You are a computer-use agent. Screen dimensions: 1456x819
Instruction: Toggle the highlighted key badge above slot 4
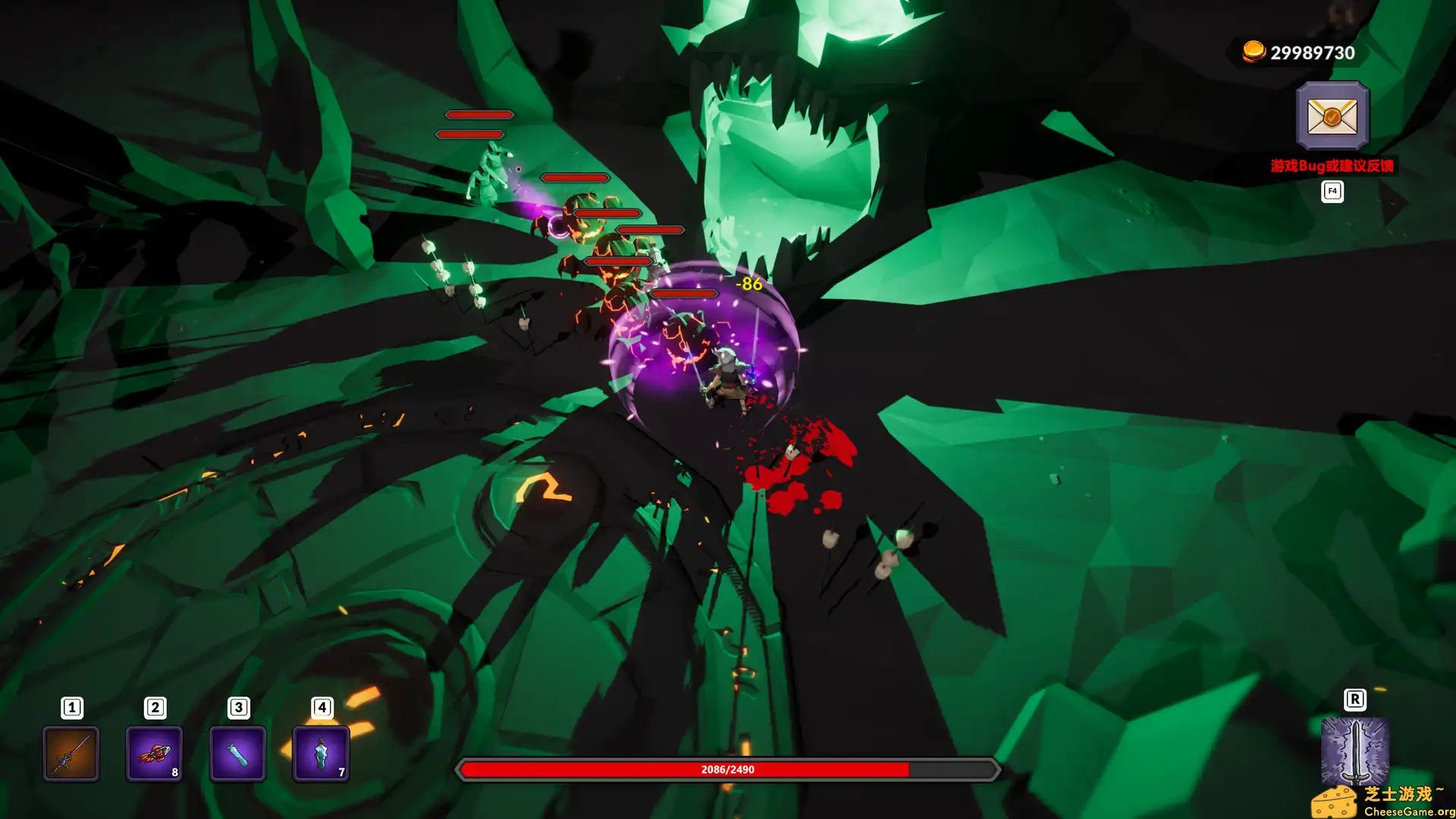[322, 706]
